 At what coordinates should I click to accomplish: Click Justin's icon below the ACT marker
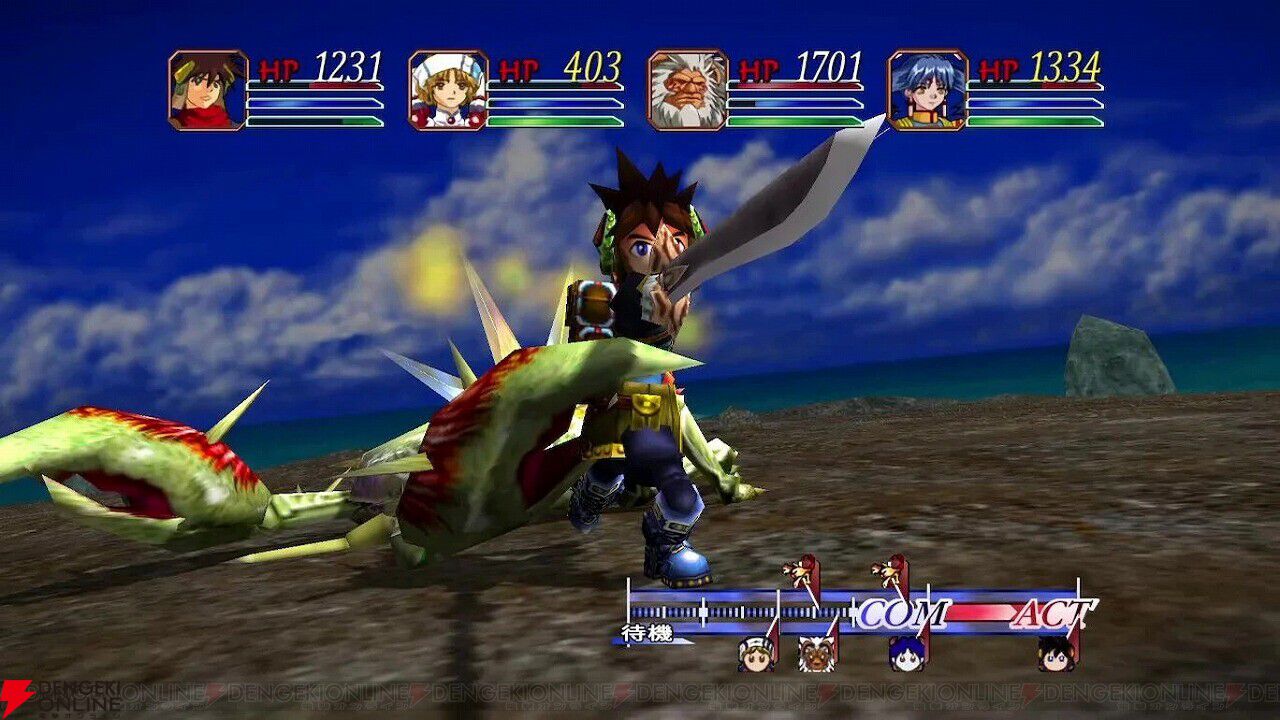point(1055,653)
